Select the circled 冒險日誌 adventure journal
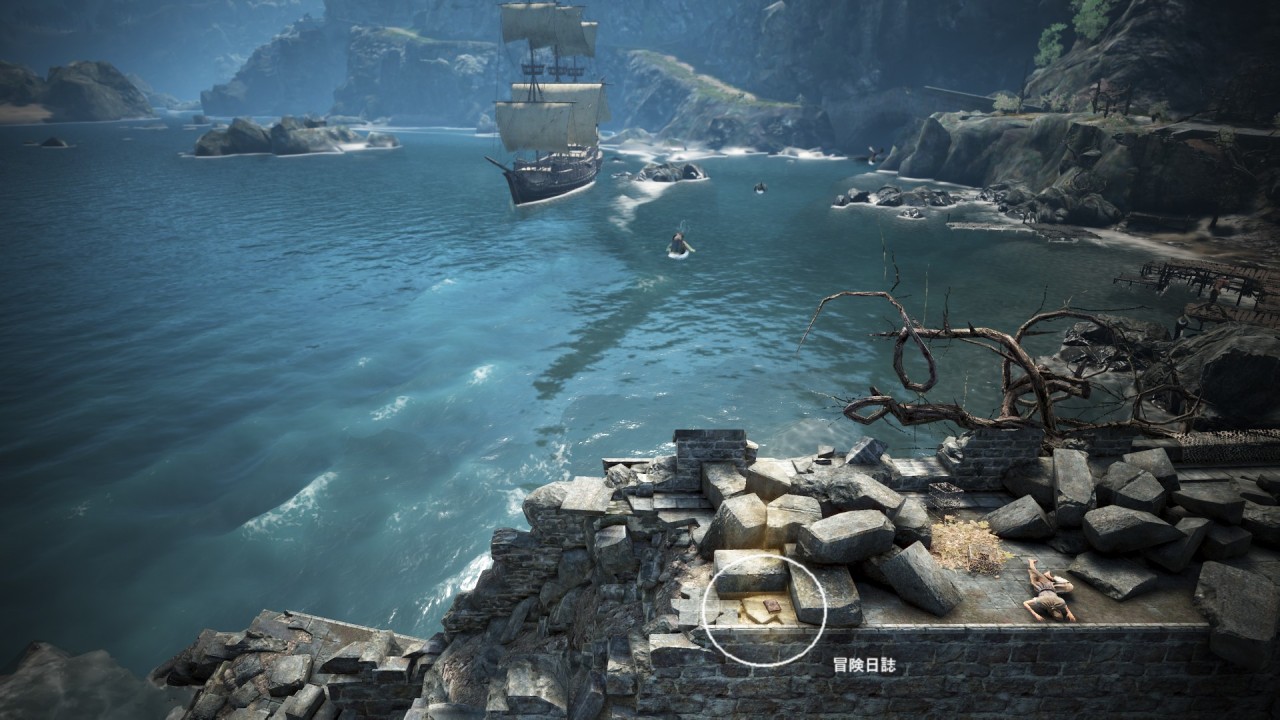 [x=771, y=608]
